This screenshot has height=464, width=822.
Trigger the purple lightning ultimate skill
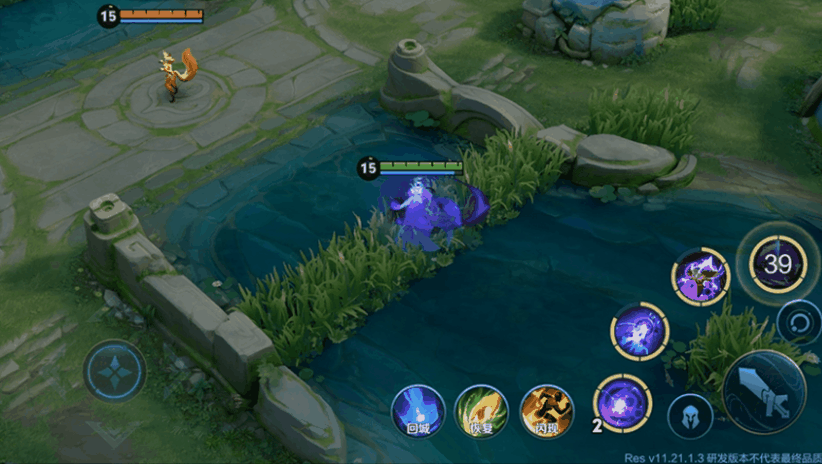click(x=700, y=277)
